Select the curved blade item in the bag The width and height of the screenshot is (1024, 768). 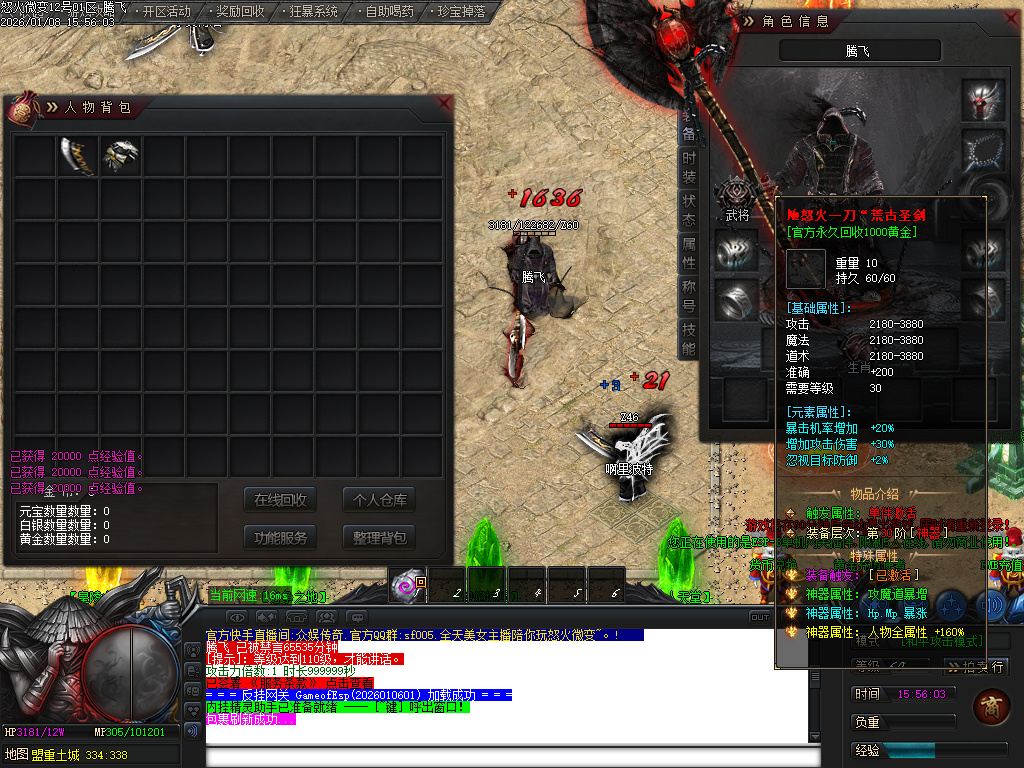pyautogui.click(x=78, y=156)
